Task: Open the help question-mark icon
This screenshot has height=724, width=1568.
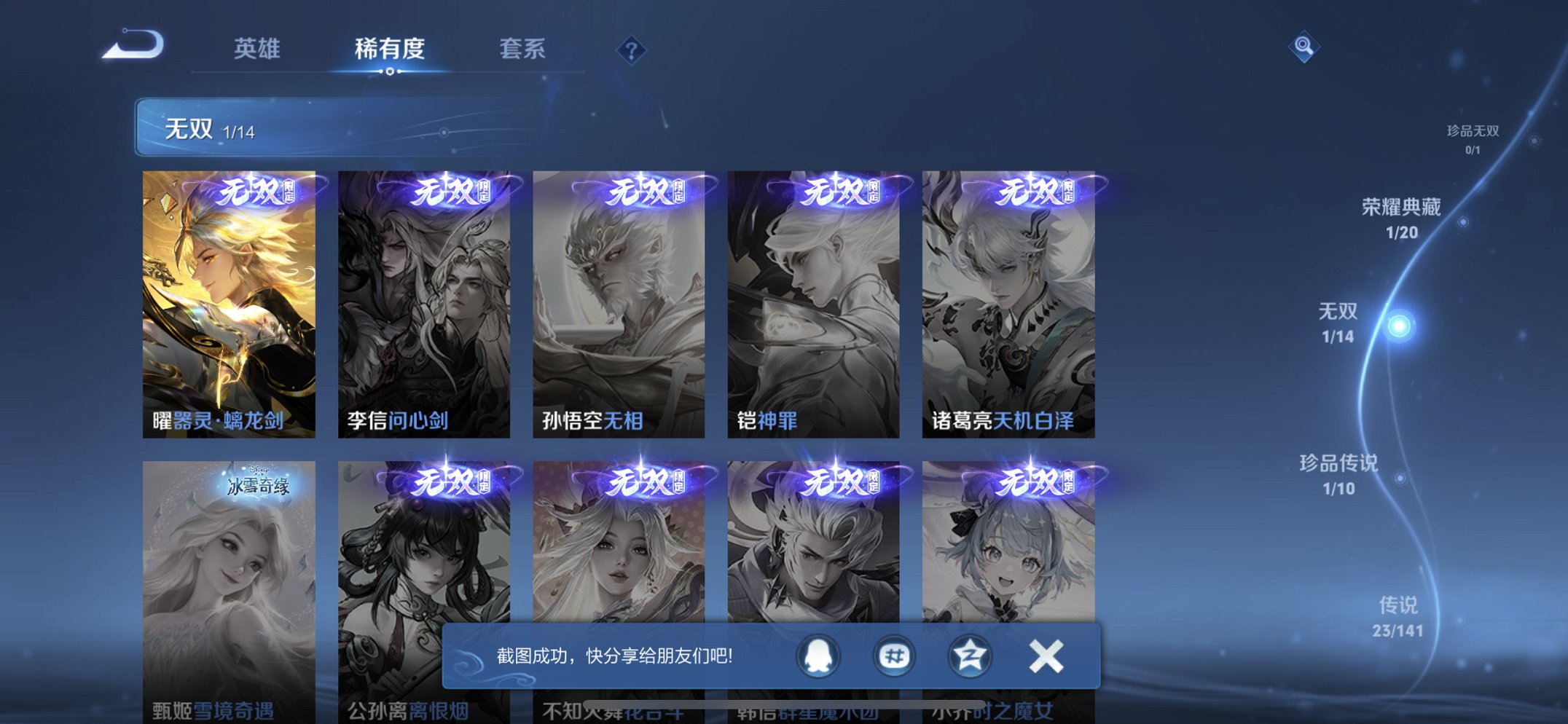Action: tap(631, 51)
